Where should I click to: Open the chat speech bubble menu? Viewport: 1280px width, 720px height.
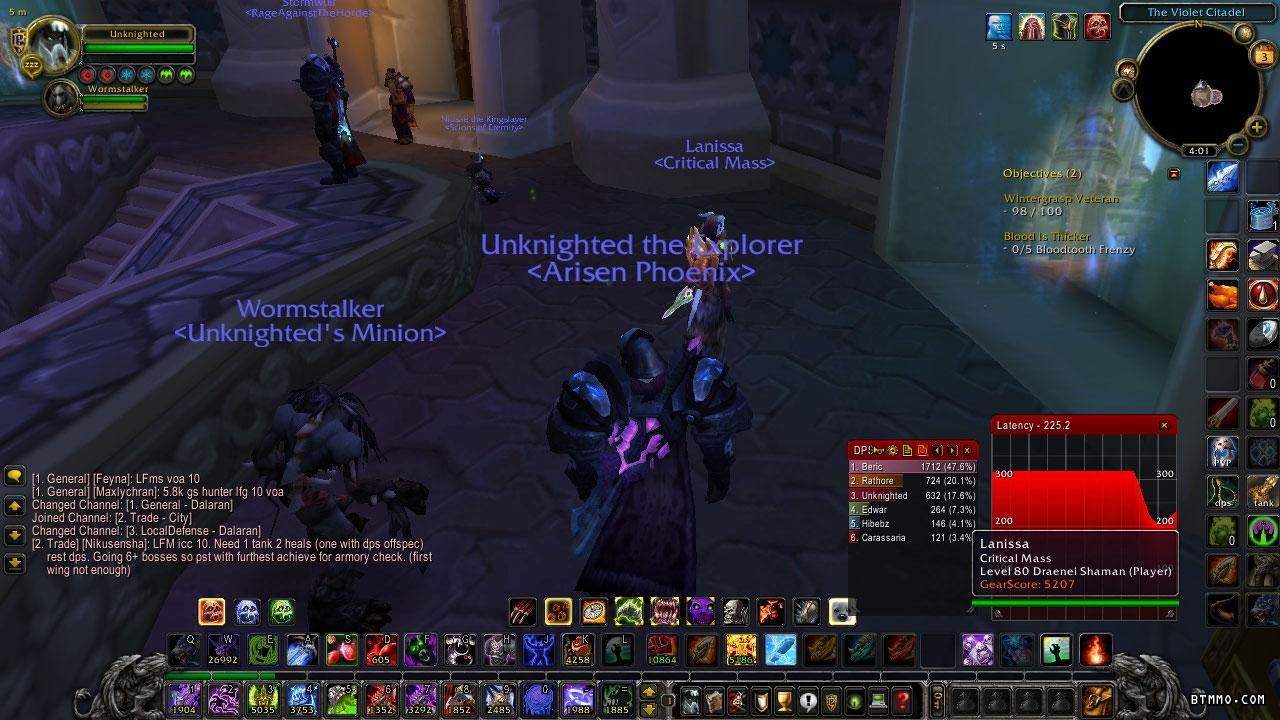(14, 477)
